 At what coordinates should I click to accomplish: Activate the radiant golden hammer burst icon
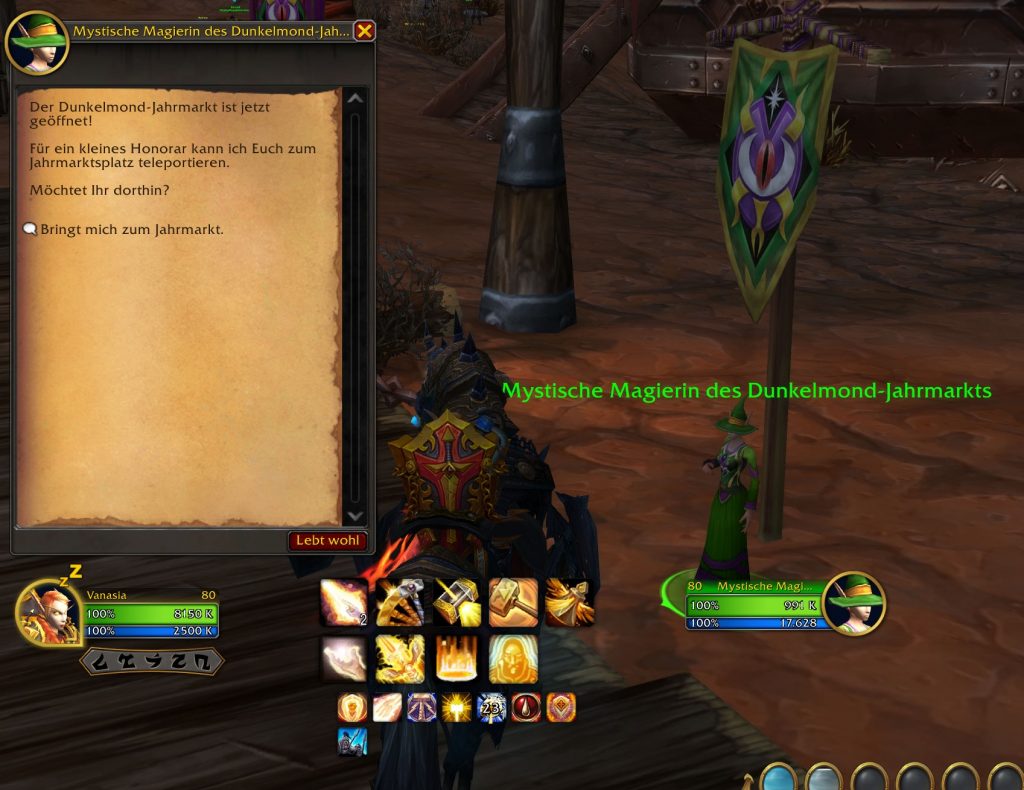pos(456,708)
